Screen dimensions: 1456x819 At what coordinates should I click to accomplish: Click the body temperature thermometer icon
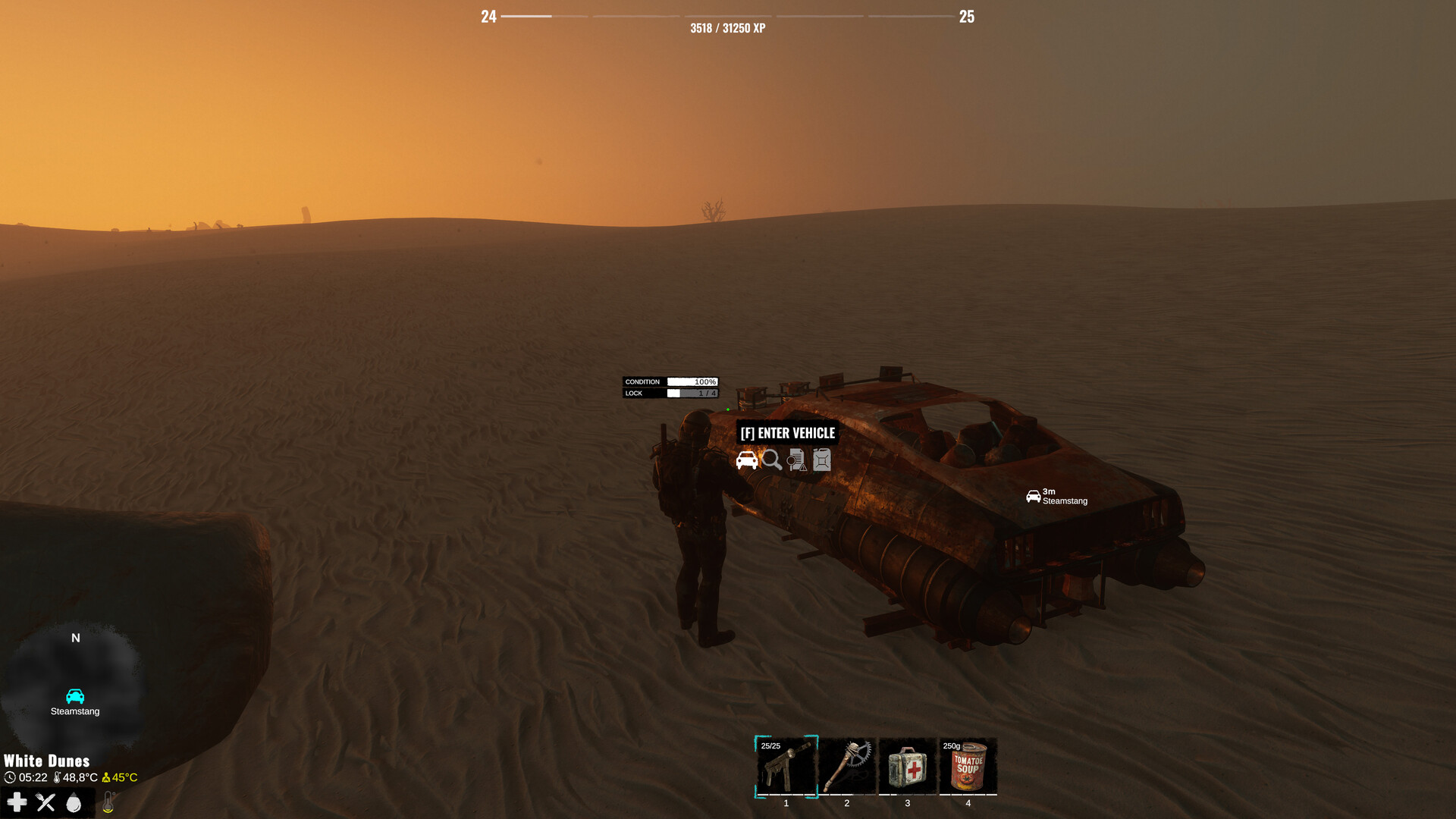108,802
